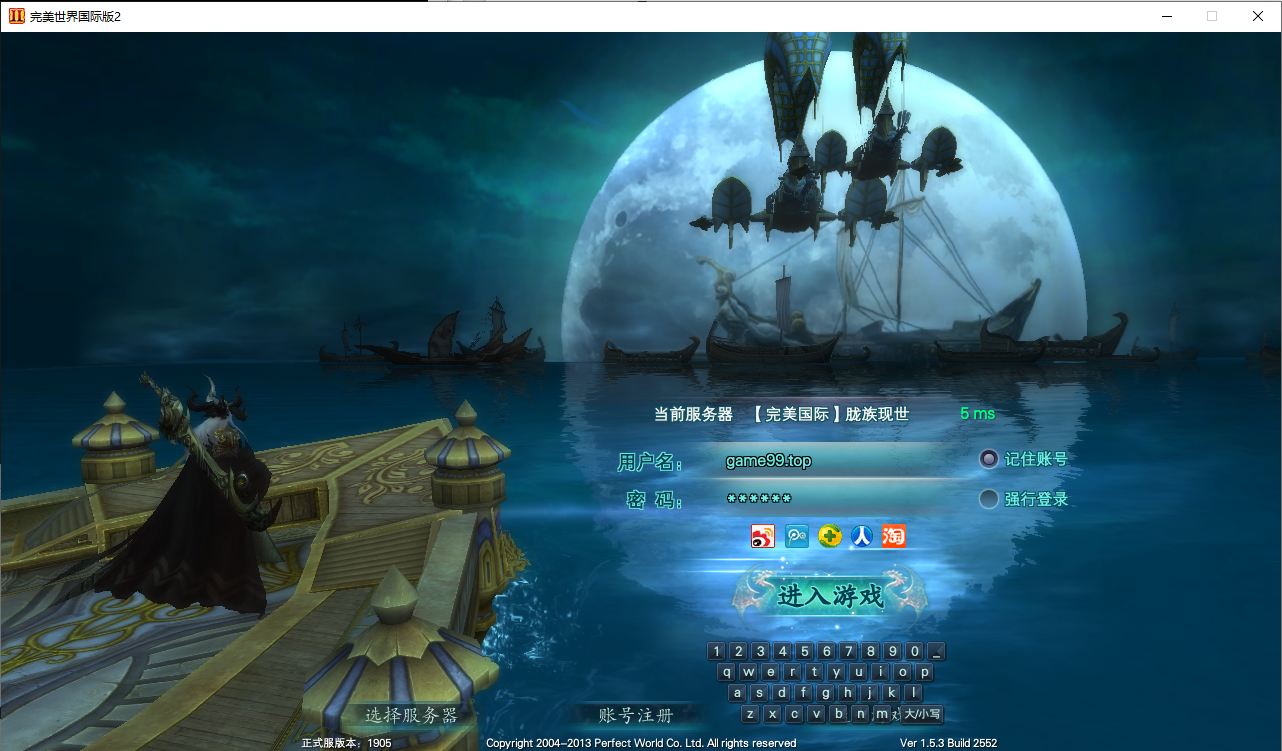
Task: Log in with the Sina Weibo icon
Action: click(x=763, y=536)
